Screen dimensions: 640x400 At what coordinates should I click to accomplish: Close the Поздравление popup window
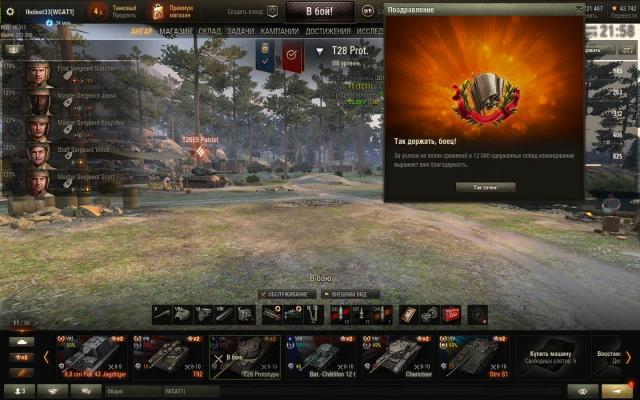pos(578,7)
